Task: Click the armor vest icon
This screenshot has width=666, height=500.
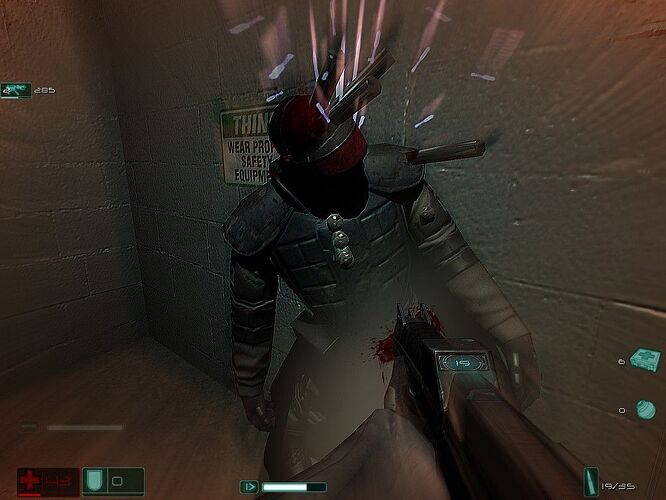Action: point(97,481)
